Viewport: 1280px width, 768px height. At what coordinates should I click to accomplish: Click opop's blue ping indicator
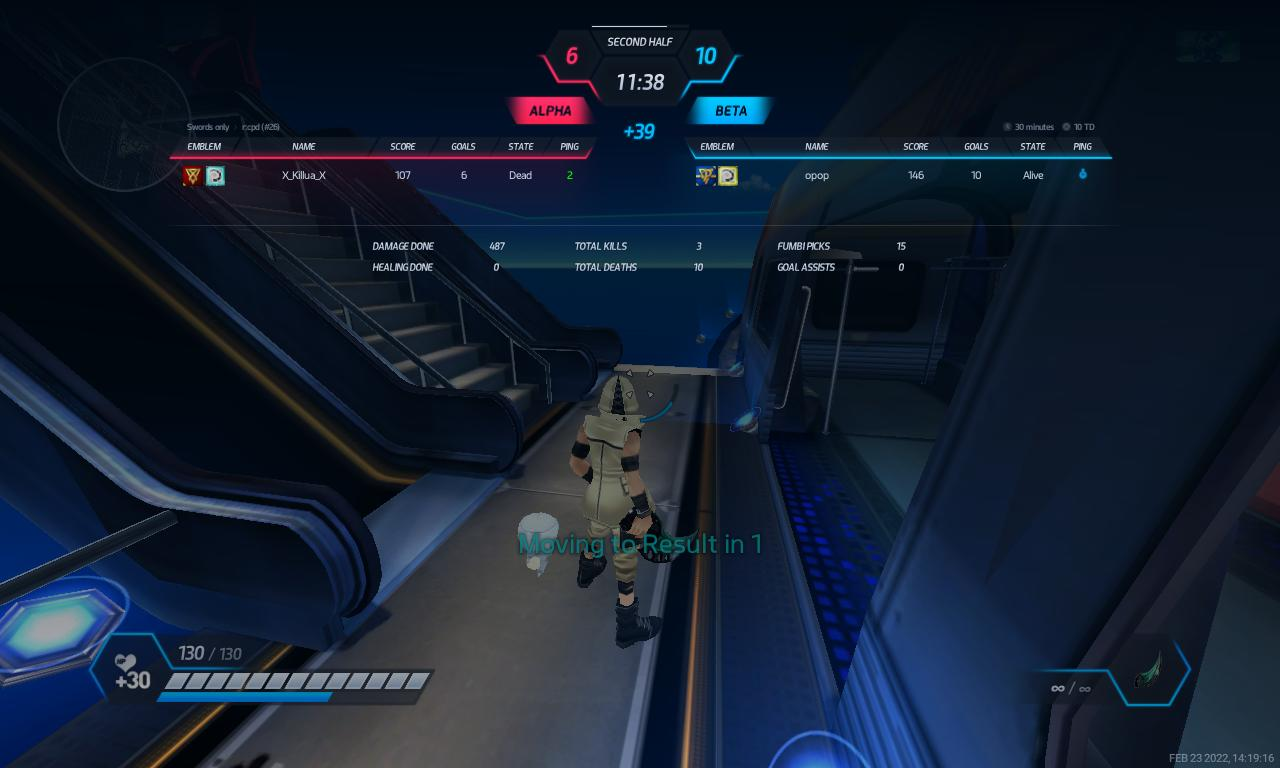[x=1082, y=175]
